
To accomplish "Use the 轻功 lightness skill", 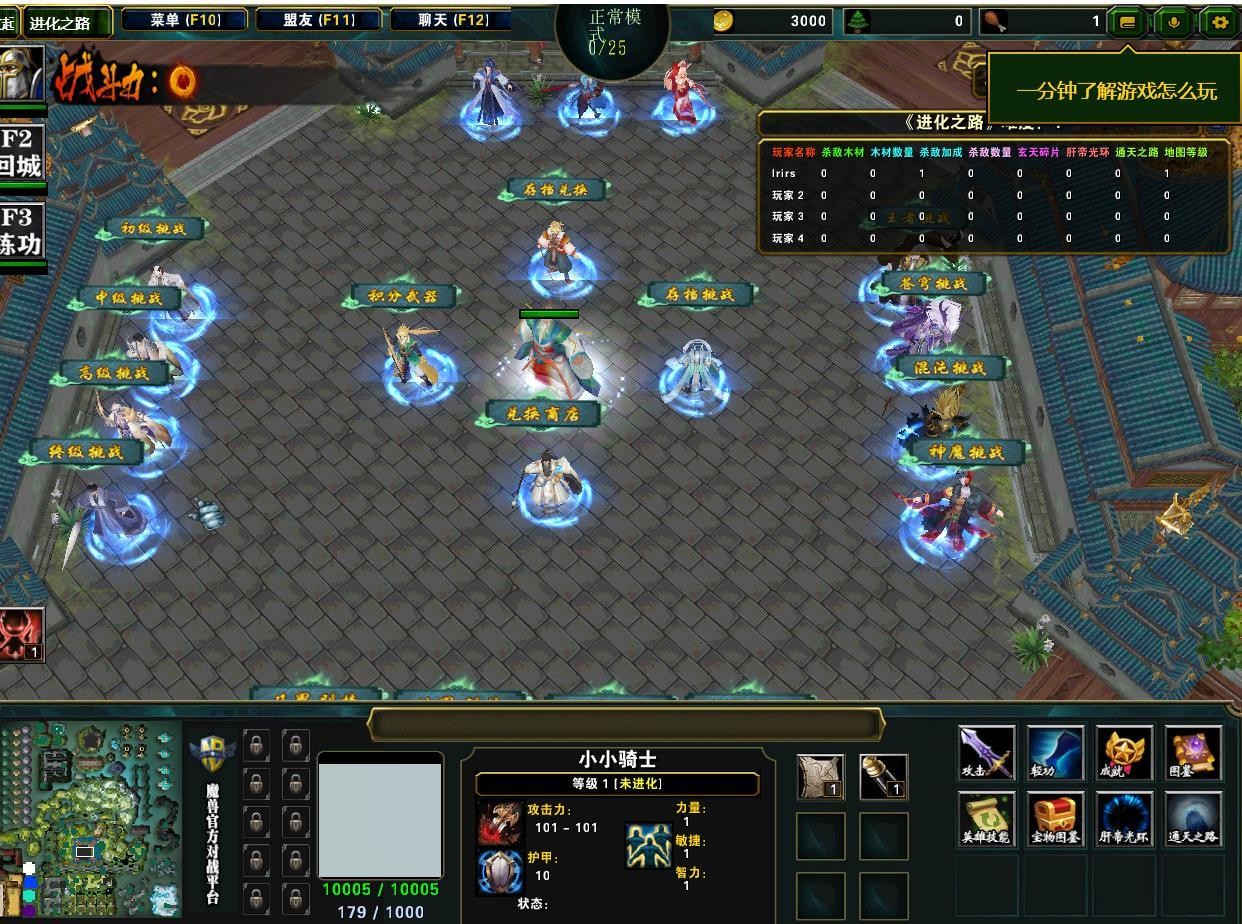I will pyautogui.click(x=1055, y=753).
